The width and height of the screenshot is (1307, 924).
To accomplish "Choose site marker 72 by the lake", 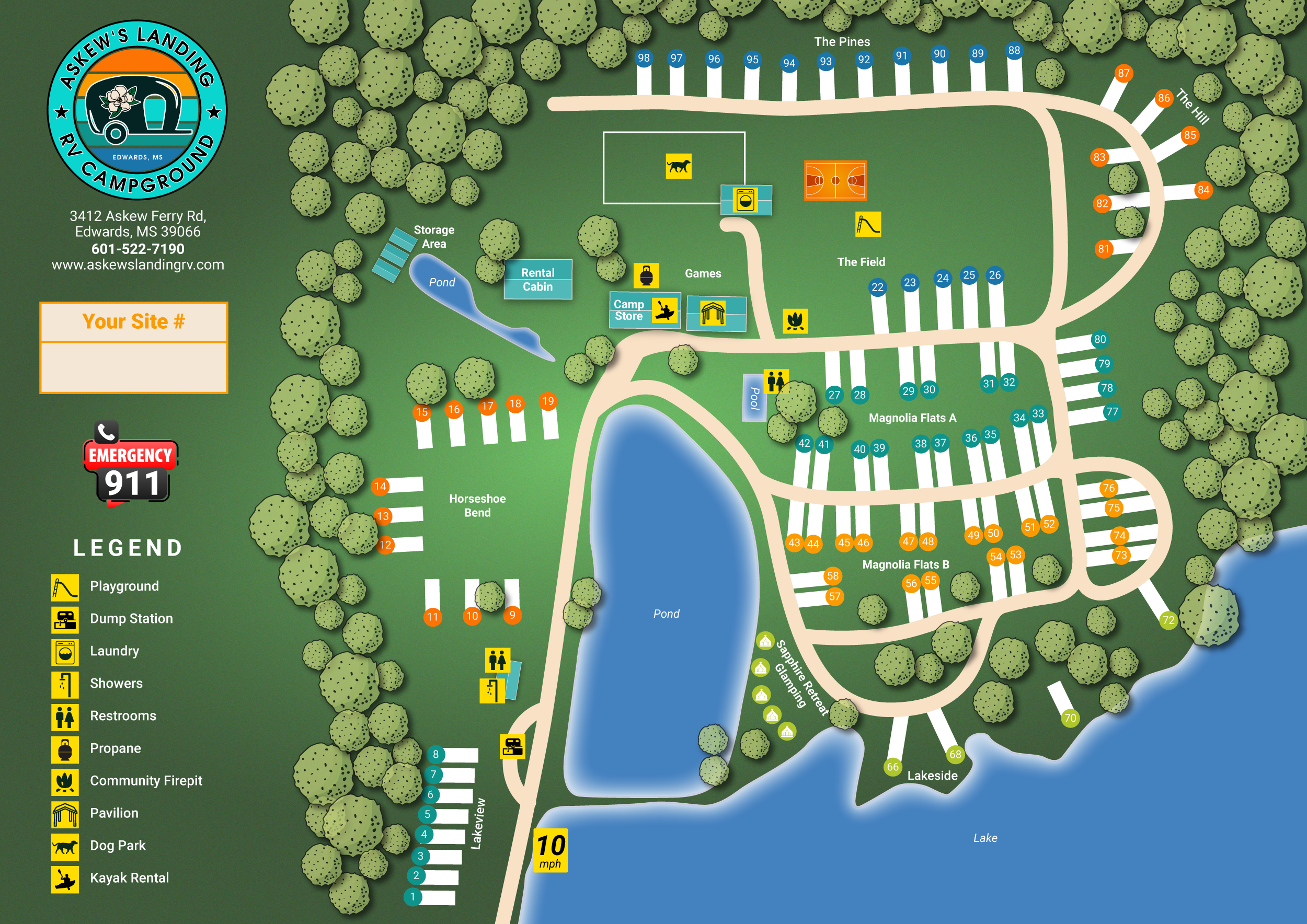I will [1168, 620].
